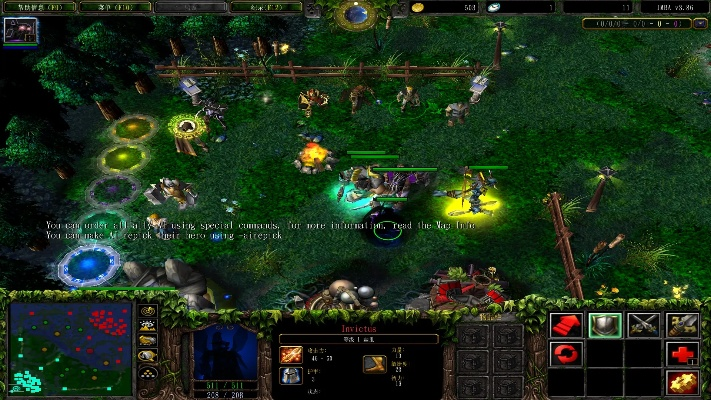This screenshot has width=711, height=400.
Task: Click the topmost minimap signal button
Action: 149,311
